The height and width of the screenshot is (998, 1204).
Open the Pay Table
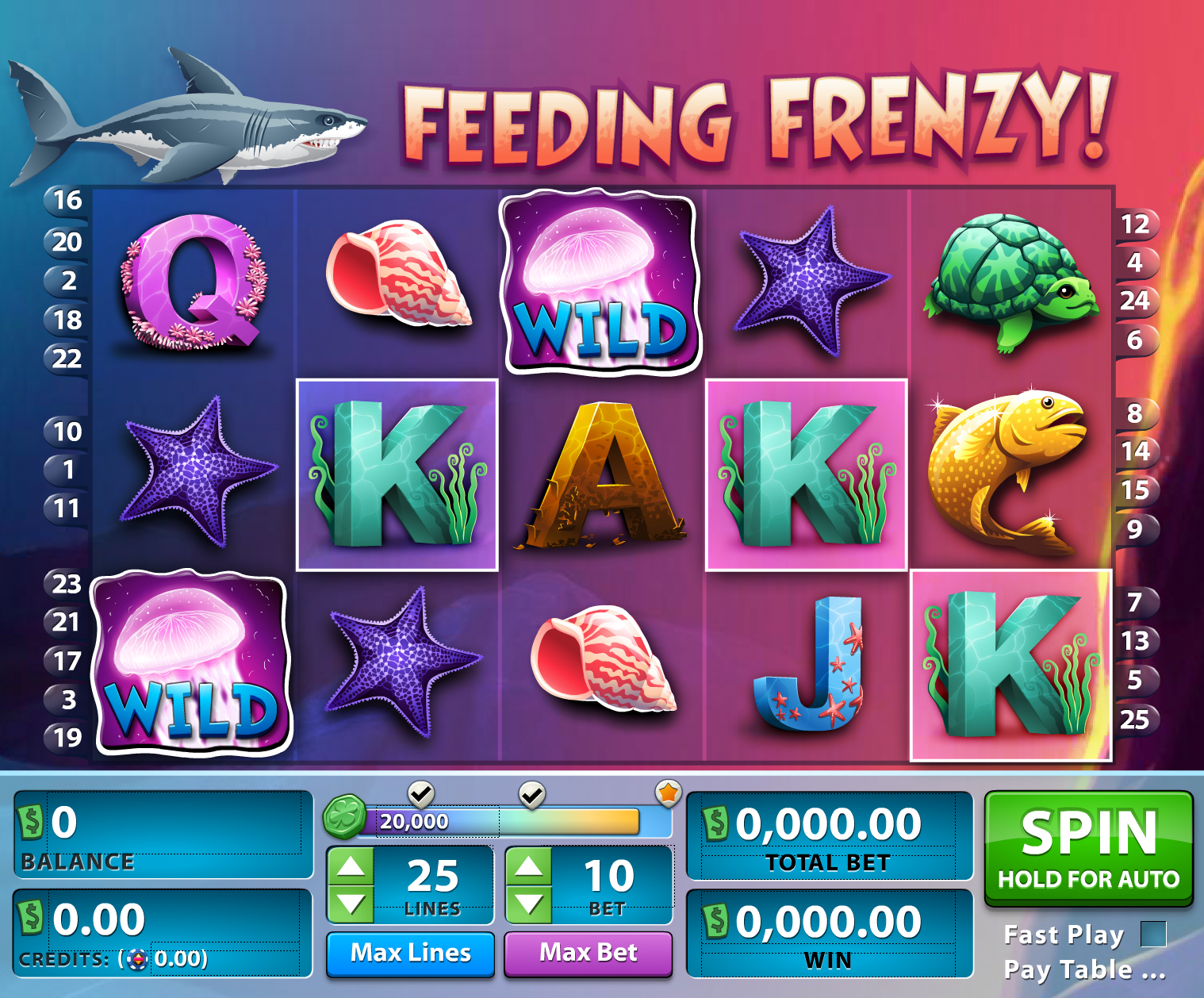pos(1083,970)
